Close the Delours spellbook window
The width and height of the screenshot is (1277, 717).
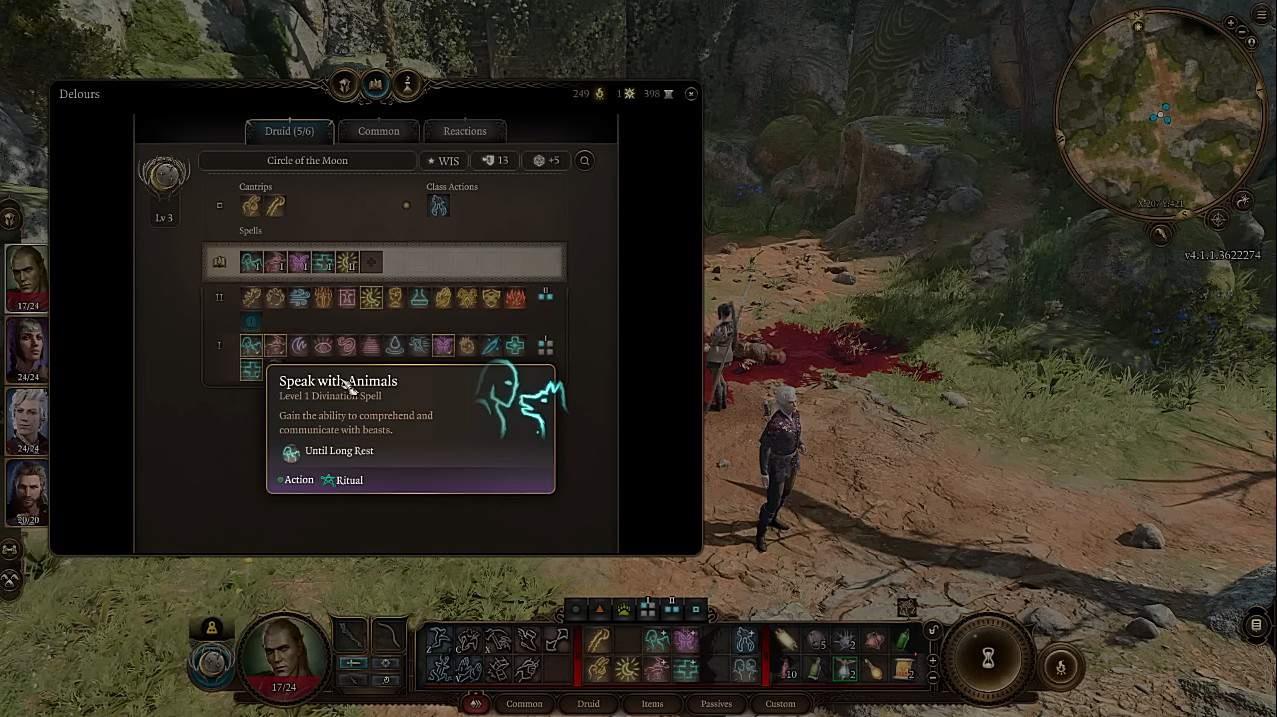(x=691, y=94)
